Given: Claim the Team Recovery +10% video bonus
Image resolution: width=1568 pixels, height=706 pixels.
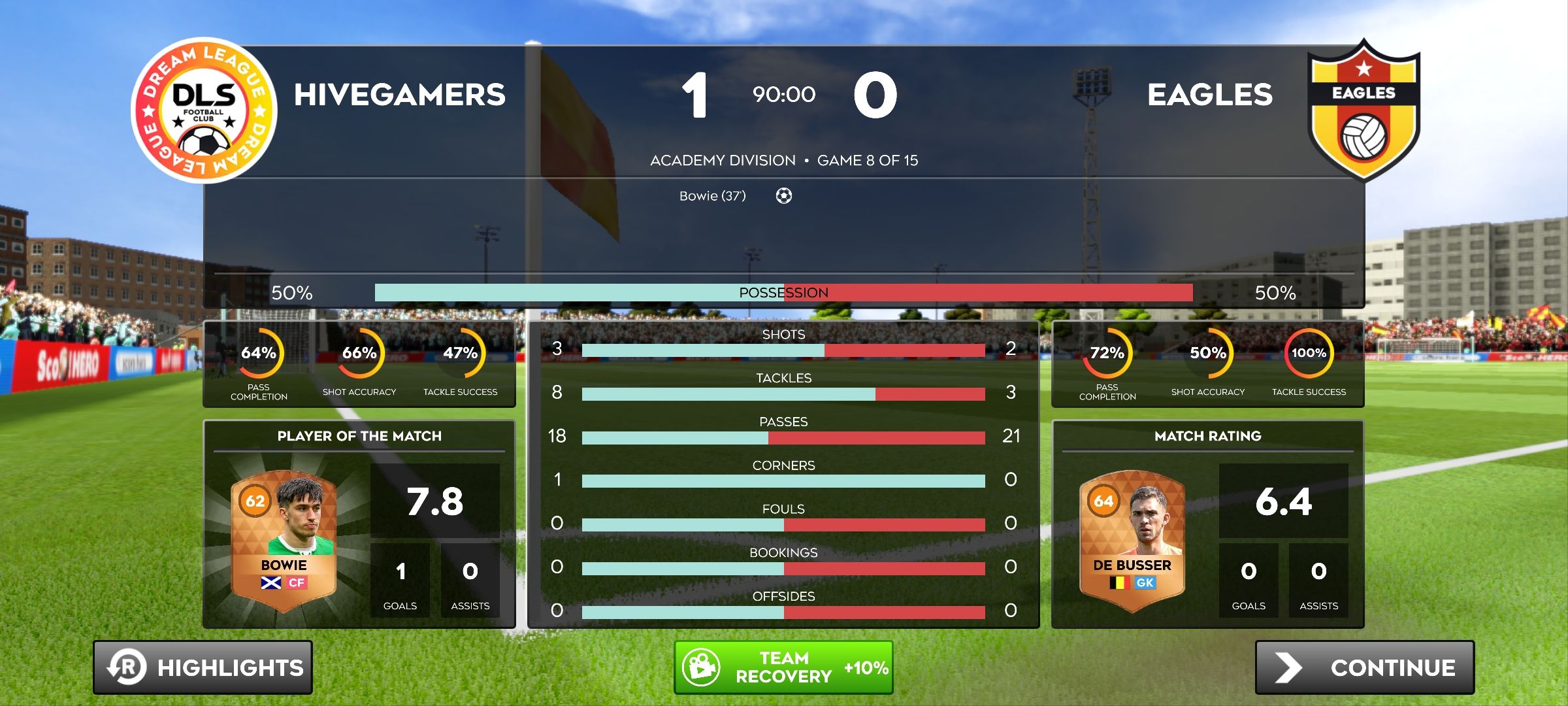Looking at the screenshot, I should (x=783, y=667).
